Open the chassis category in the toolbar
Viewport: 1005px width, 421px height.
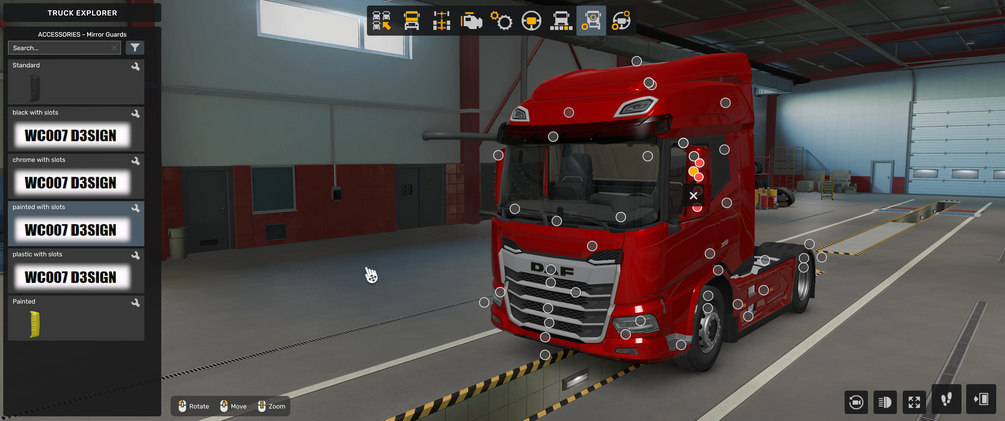[x=441, y=21]
